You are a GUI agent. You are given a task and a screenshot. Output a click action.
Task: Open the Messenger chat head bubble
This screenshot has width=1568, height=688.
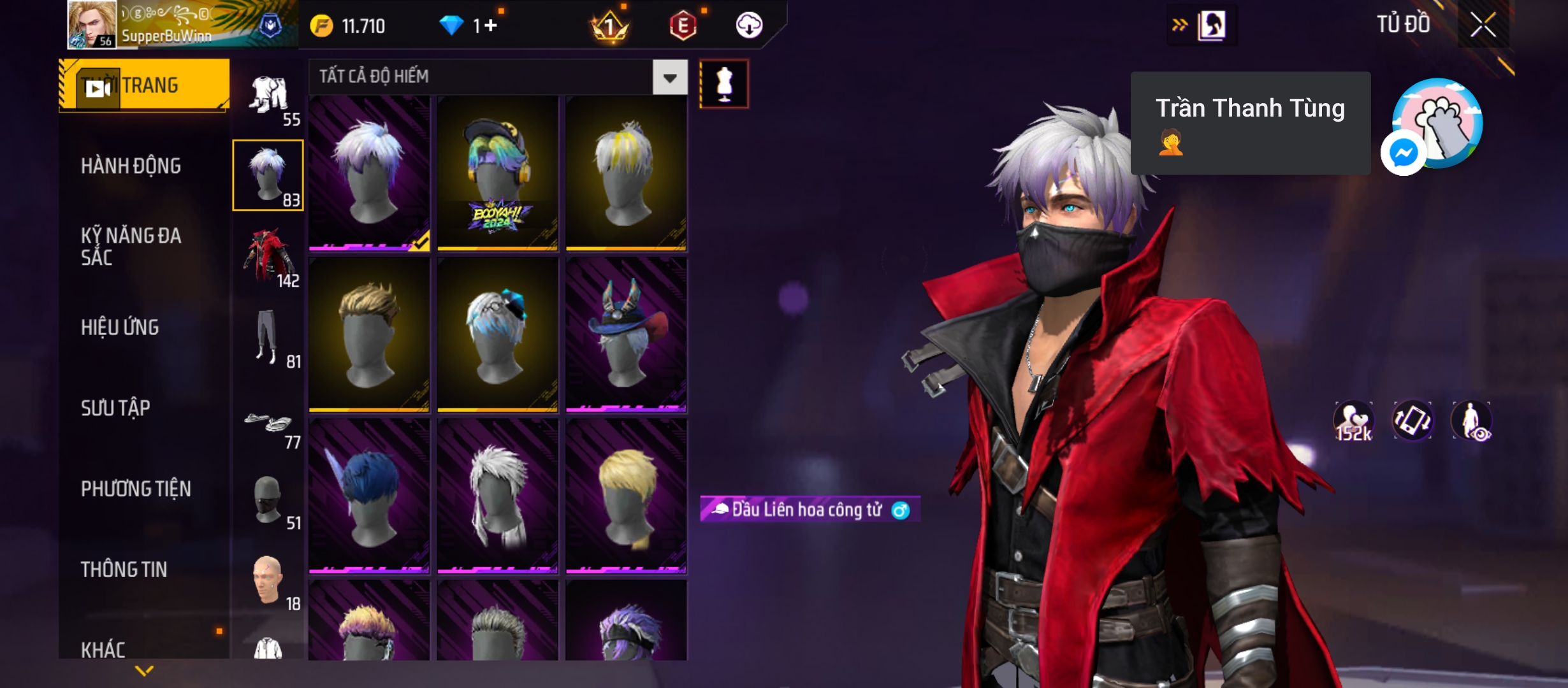1403,153
